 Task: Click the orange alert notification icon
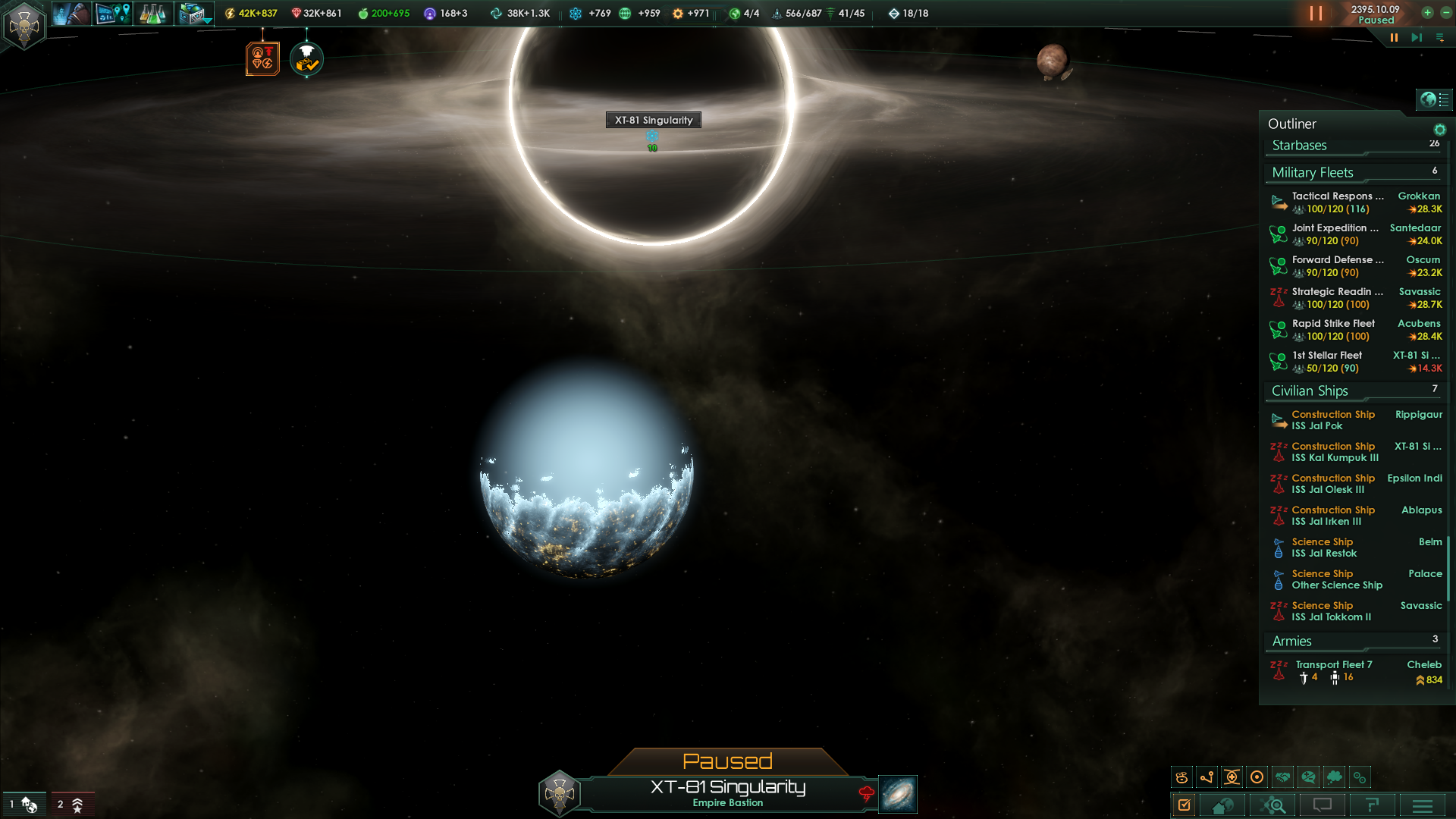[262, 58]
